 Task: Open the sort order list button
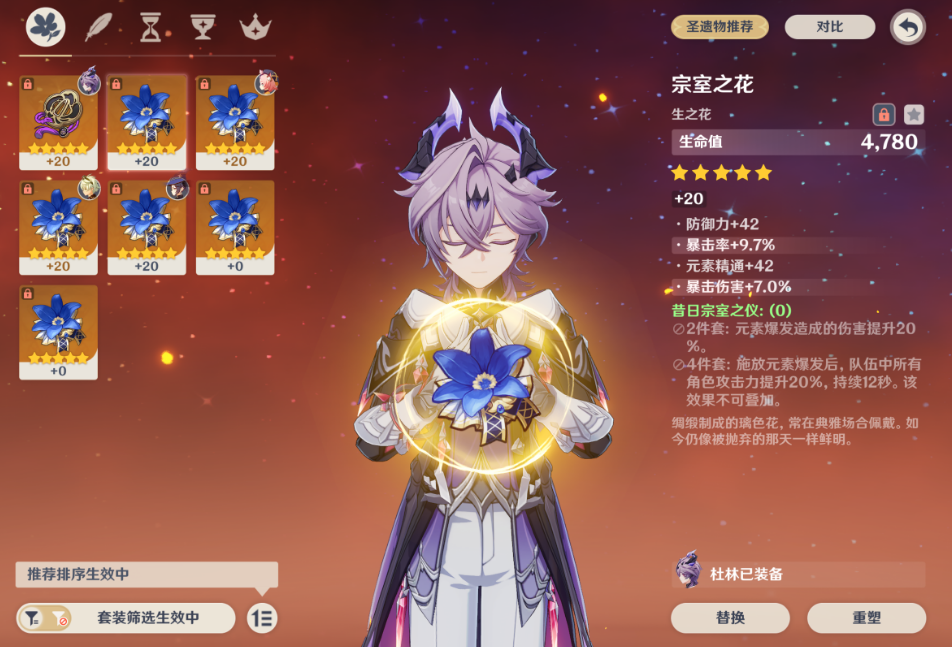(x=262, y=618)
